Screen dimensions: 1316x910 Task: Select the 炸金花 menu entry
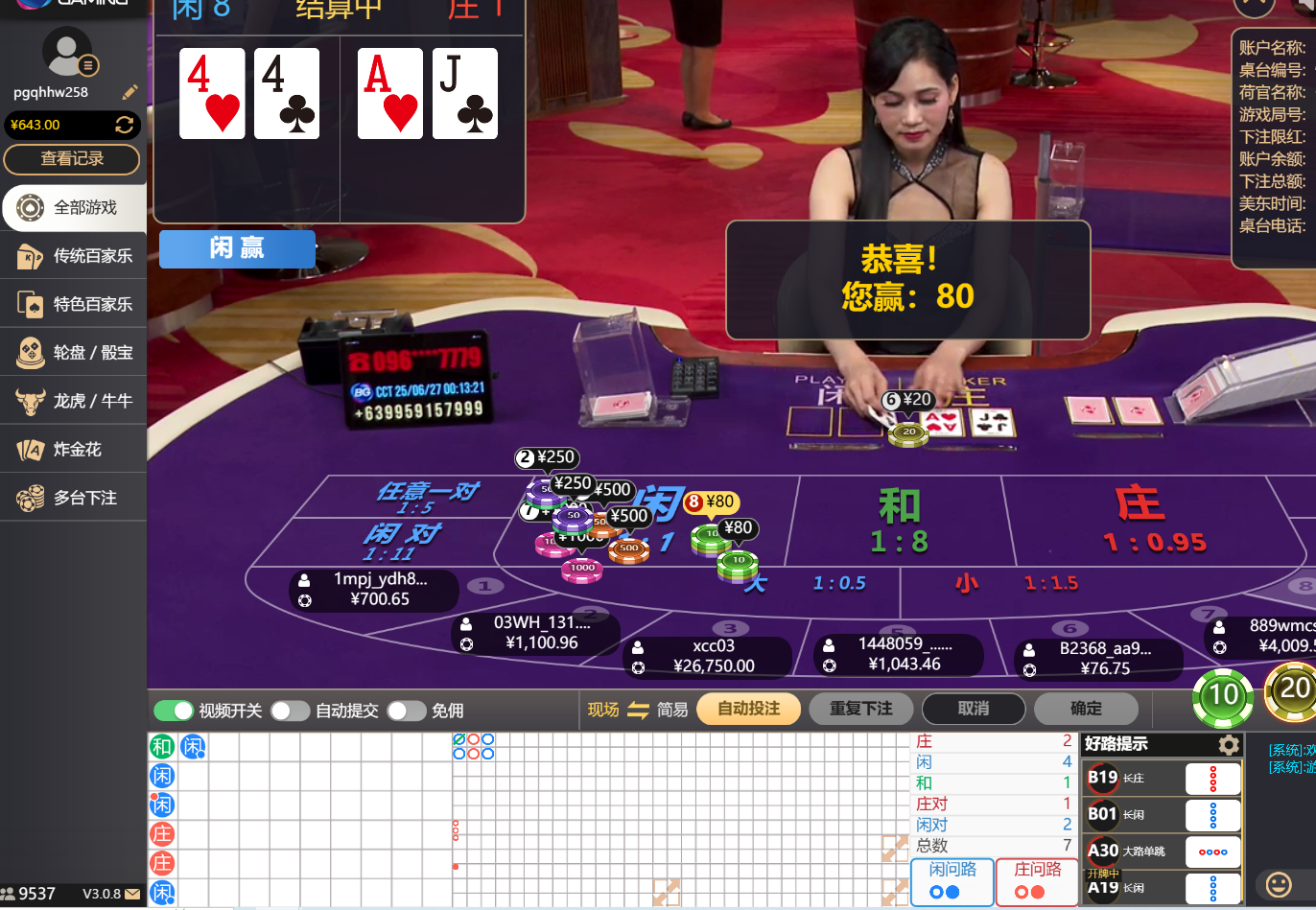[x=74, y=449]
